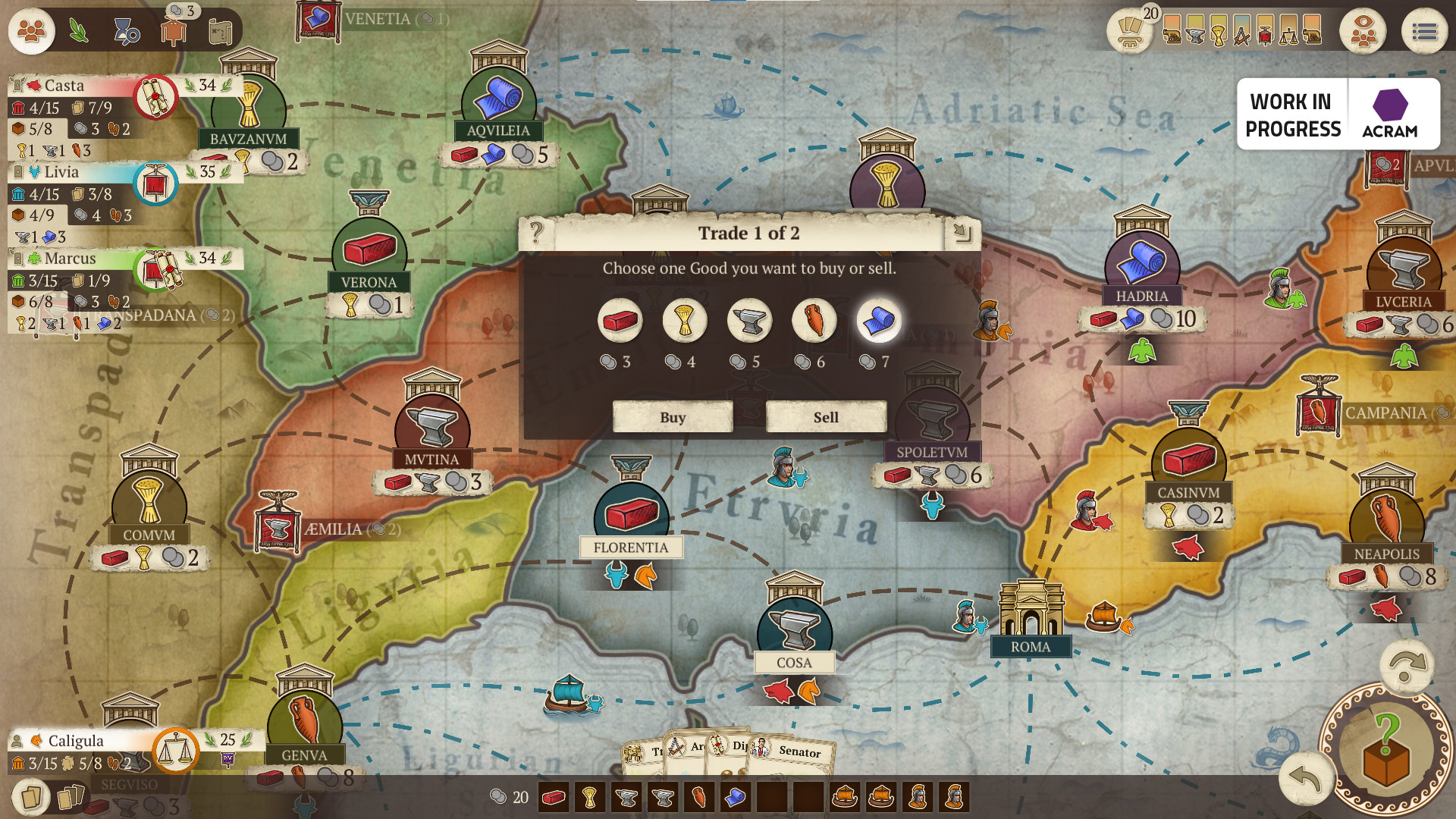Click the laurel victory points icon
Image resolution: width=1456 pixels, height=819 pixels.
point(79,32)
